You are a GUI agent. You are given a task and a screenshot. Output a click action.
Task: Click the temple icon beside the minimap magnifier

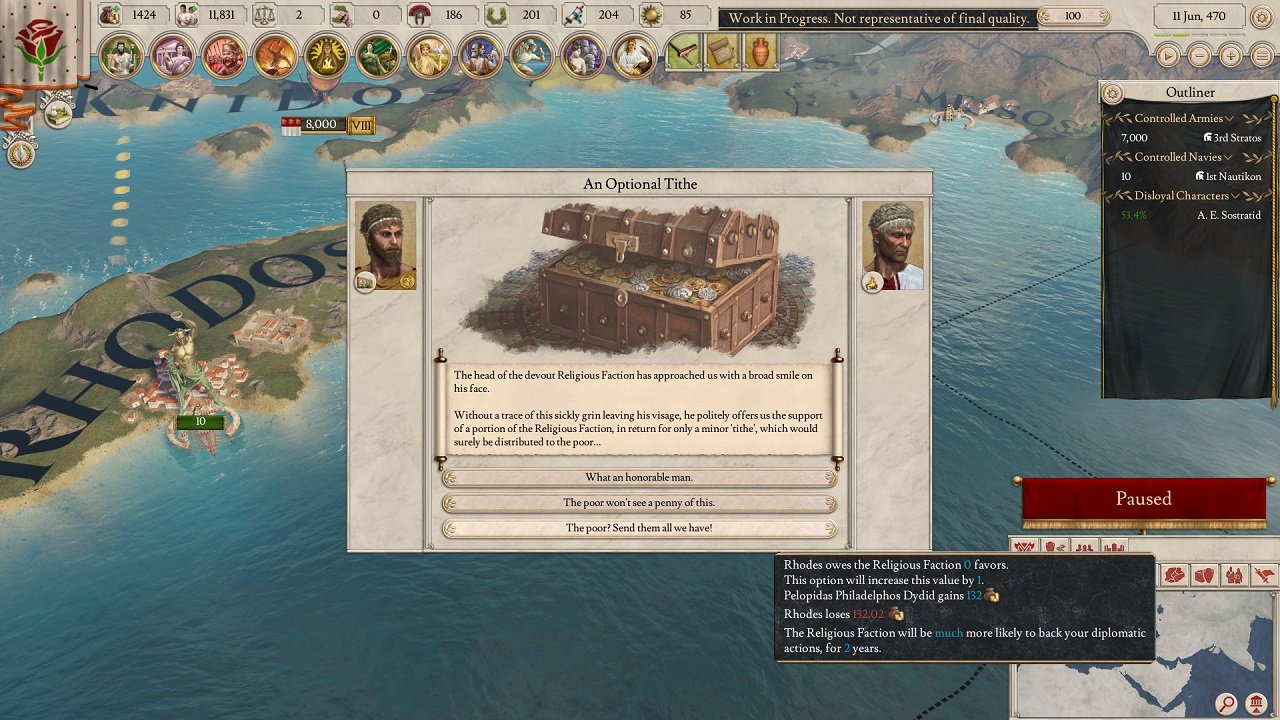pos(1256,702)
